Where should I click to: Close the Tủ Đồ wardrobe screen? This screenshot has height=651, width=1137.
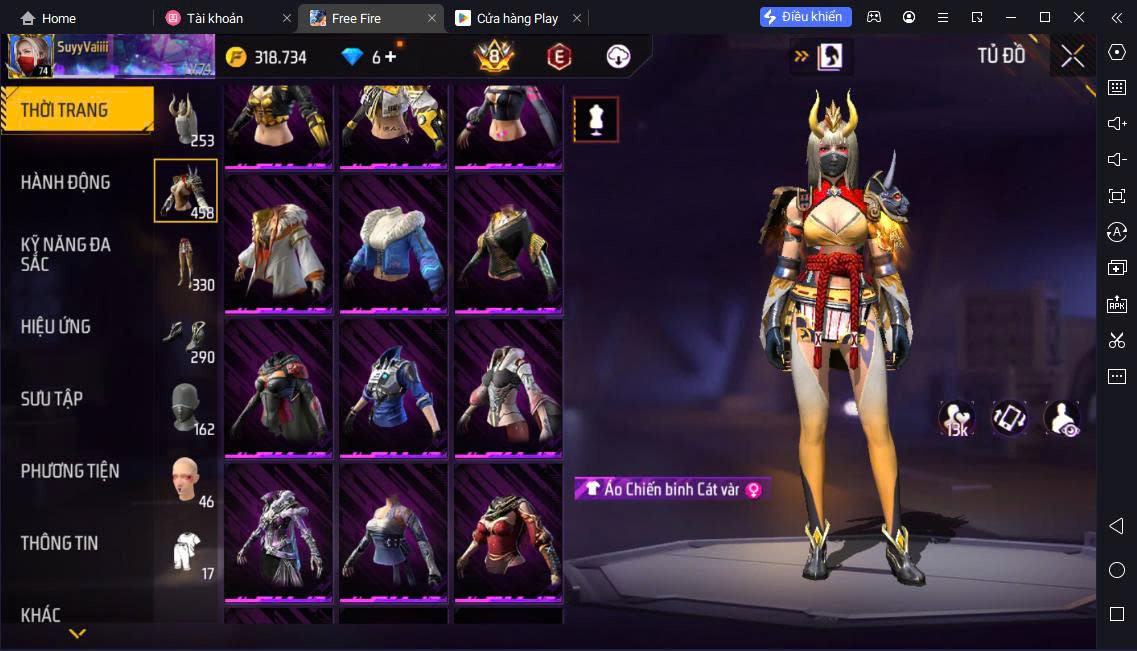(1073, 56)
